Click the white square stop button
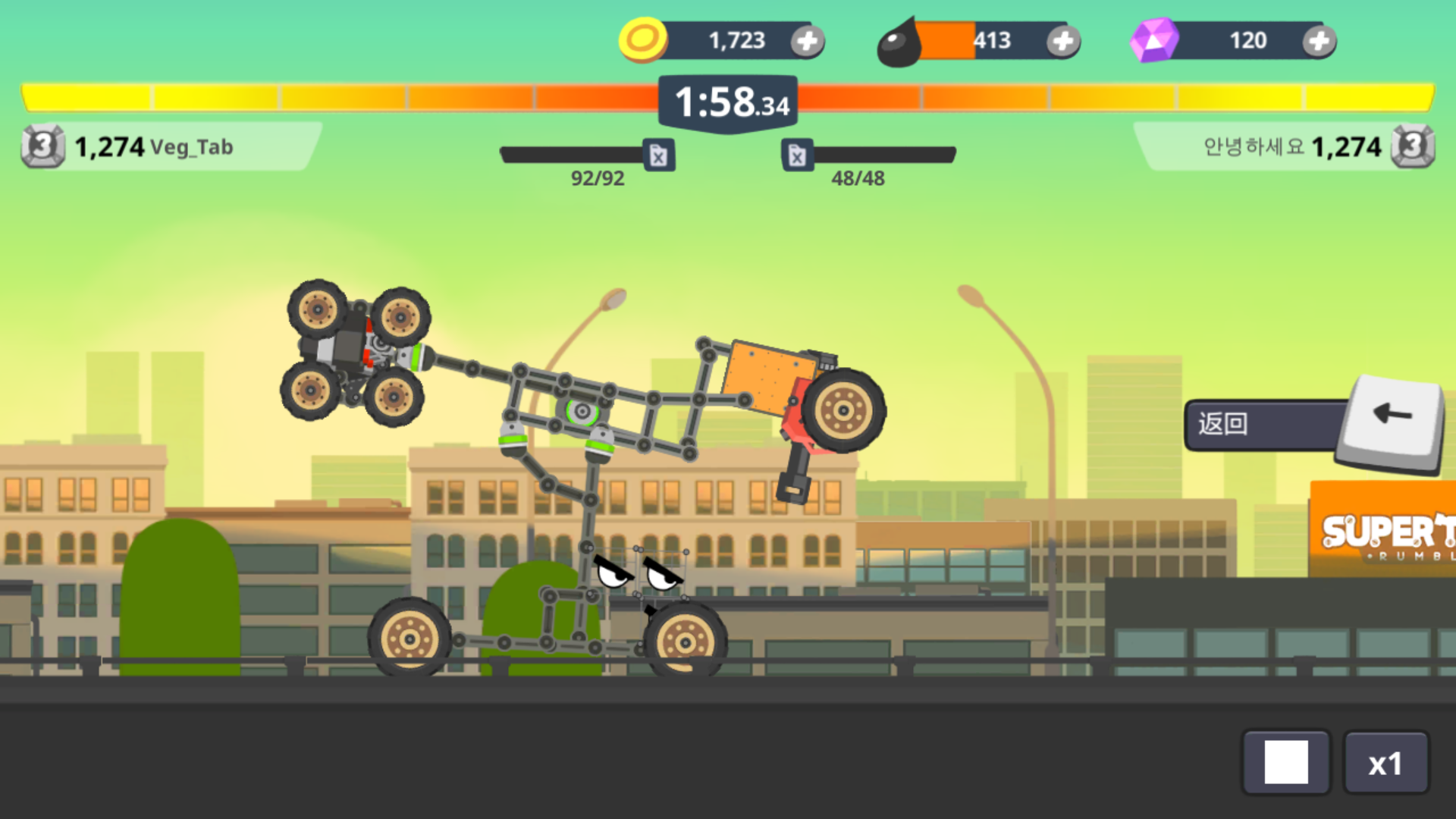This screenshot has height=819, width=1456. [x=1286, y=761]
